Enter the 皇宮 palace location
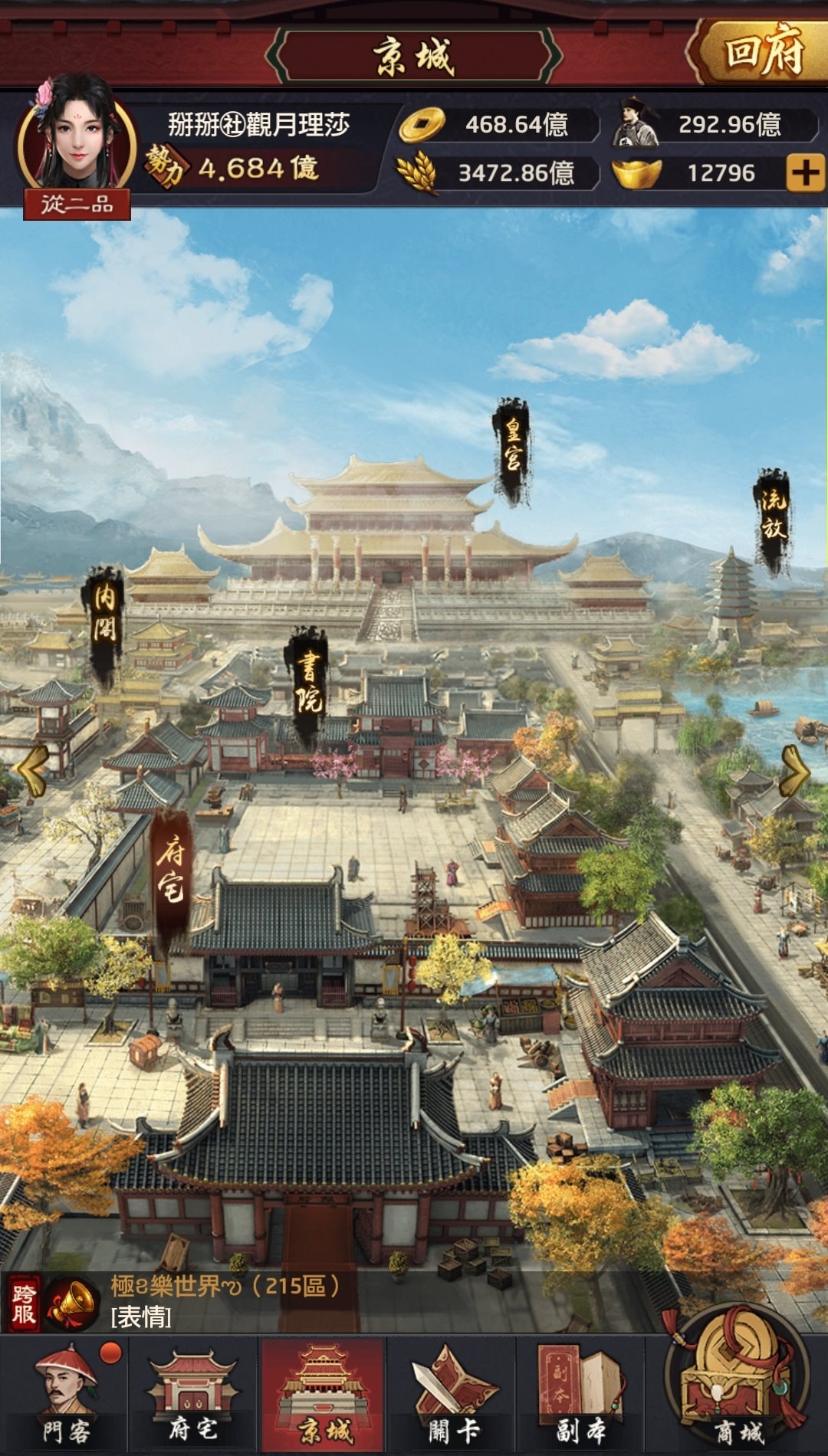 pyautogui.click(x=513, y=452)
